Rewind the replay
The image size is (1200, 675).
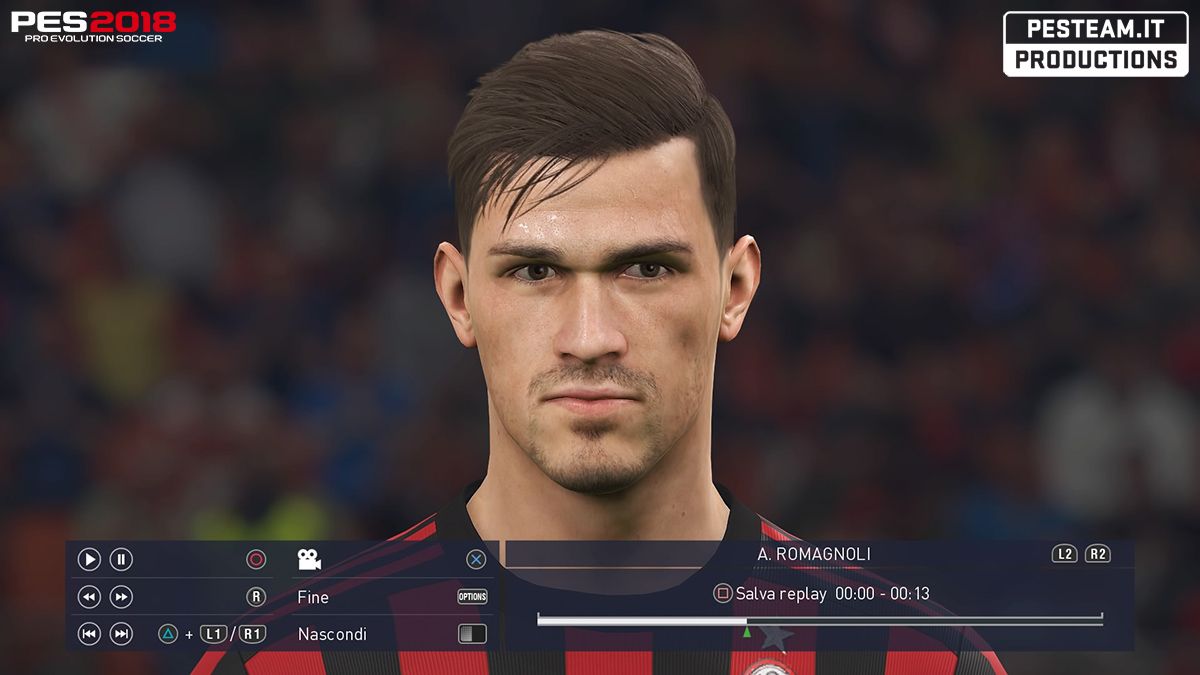coord(89,597)
